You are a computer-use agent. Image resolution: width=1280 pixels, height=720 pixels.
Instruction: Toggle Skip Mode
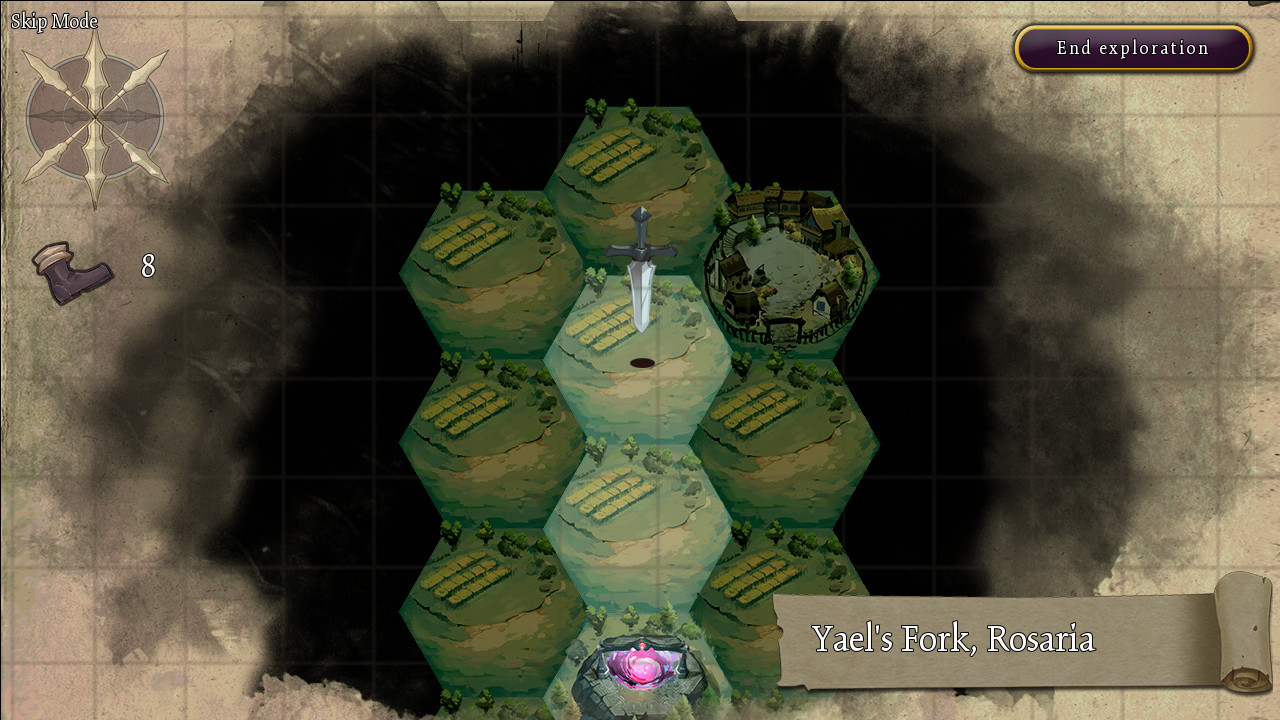coord(52,20)
